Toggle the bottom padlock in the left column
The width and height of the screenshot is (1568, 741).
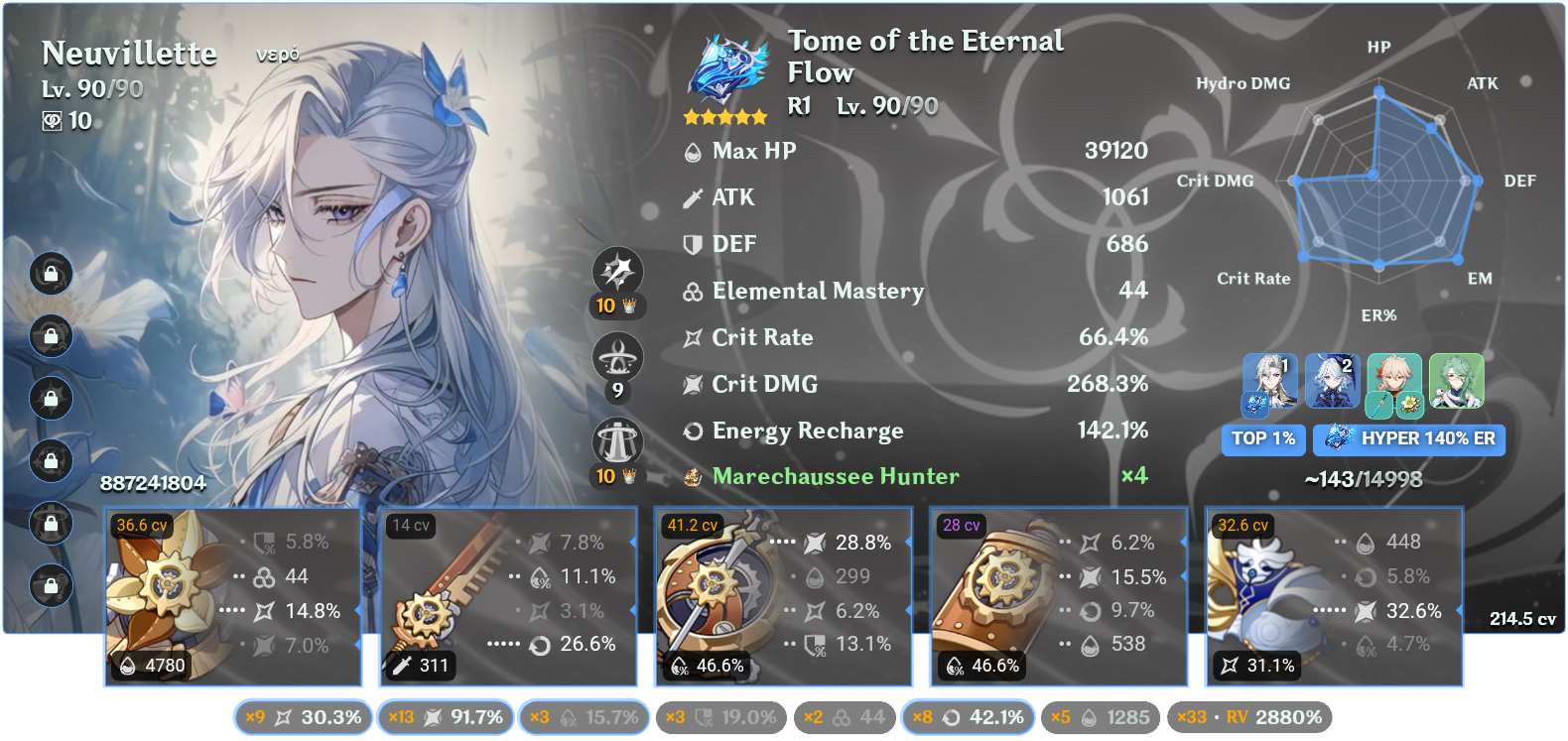[51, 587]
